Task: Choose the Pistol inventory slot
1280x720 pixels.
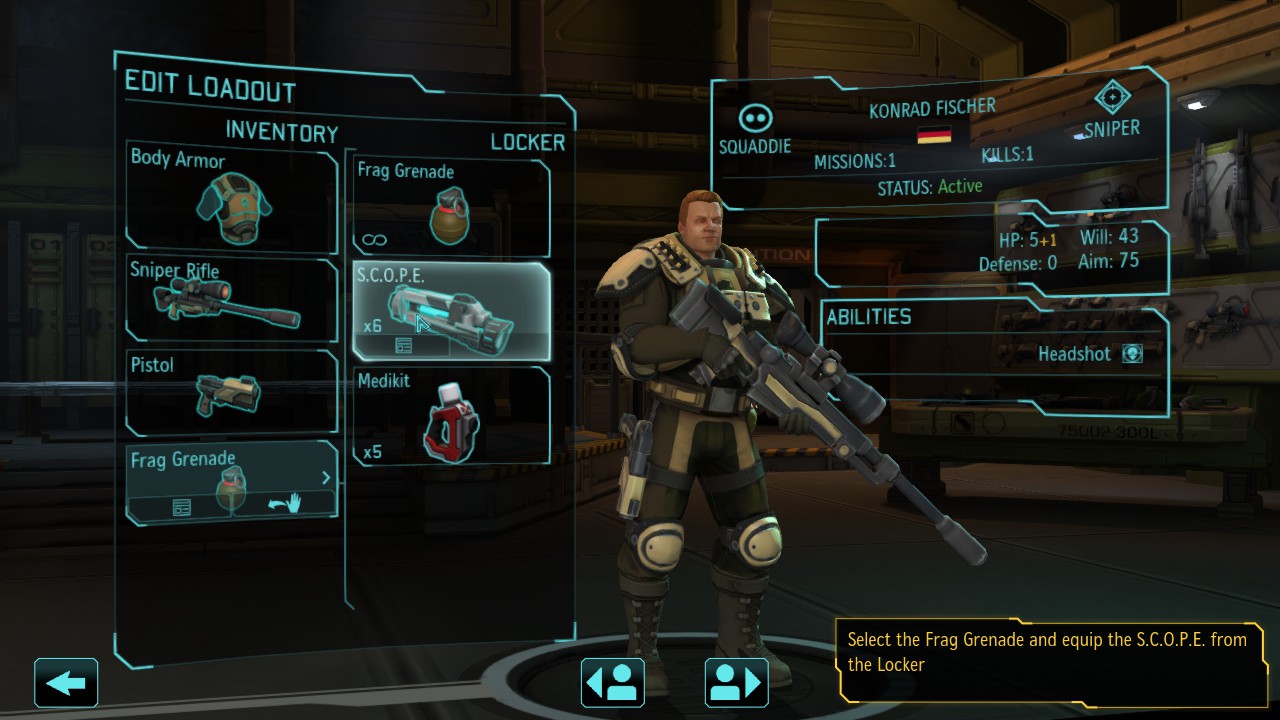Action: tap(231, 391)
